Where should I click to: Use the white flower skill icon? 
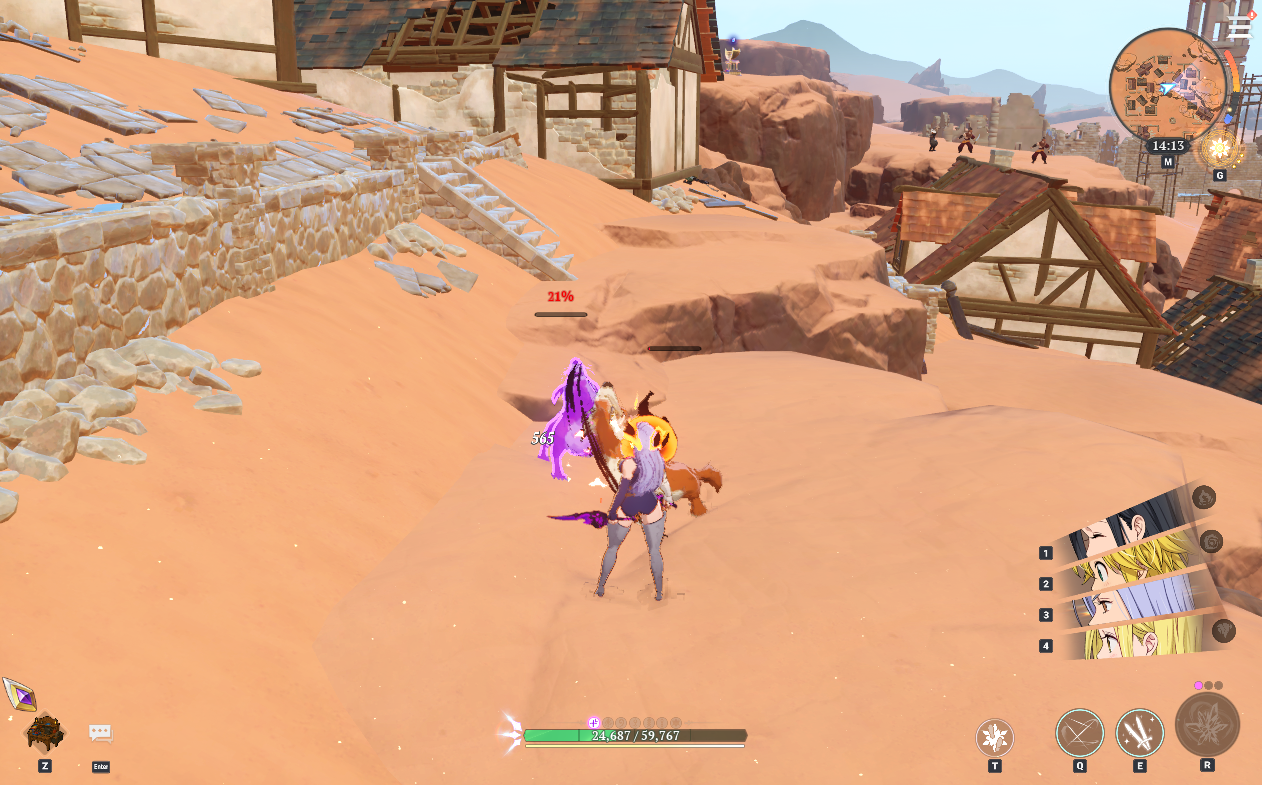click(994, 738)
